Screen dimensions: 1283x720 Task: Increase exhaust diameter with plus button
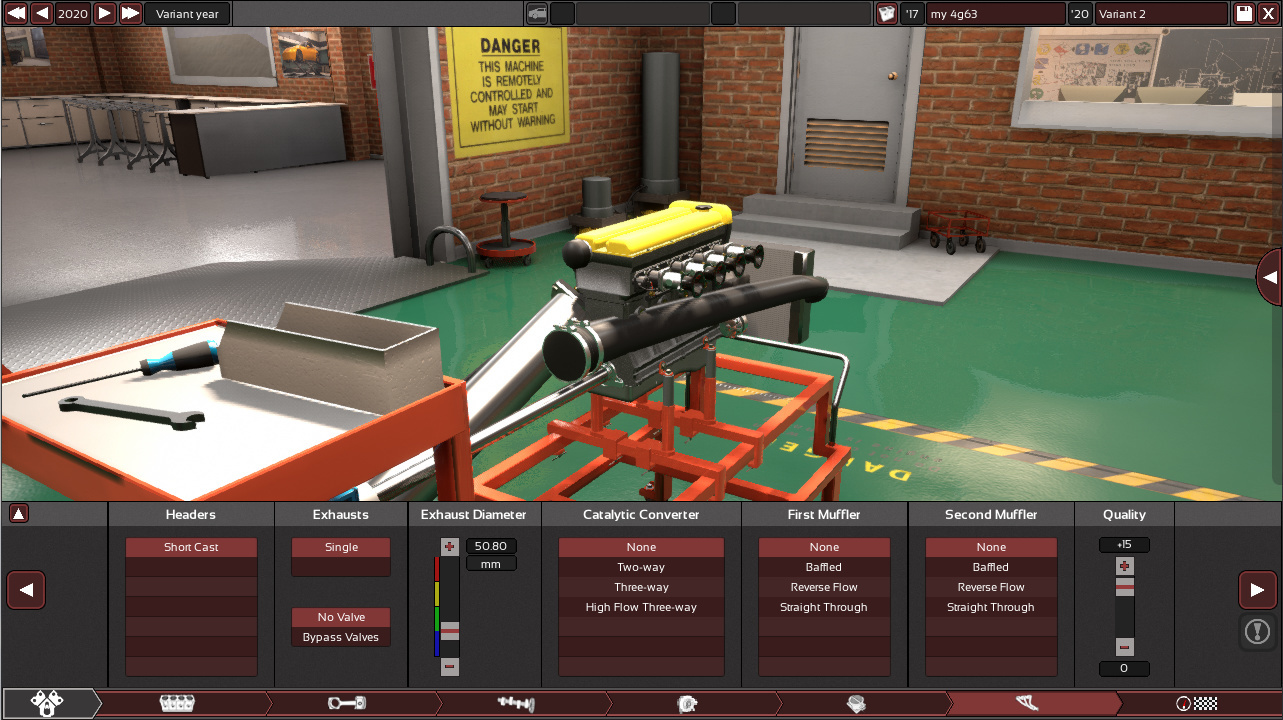pos(449,547)
